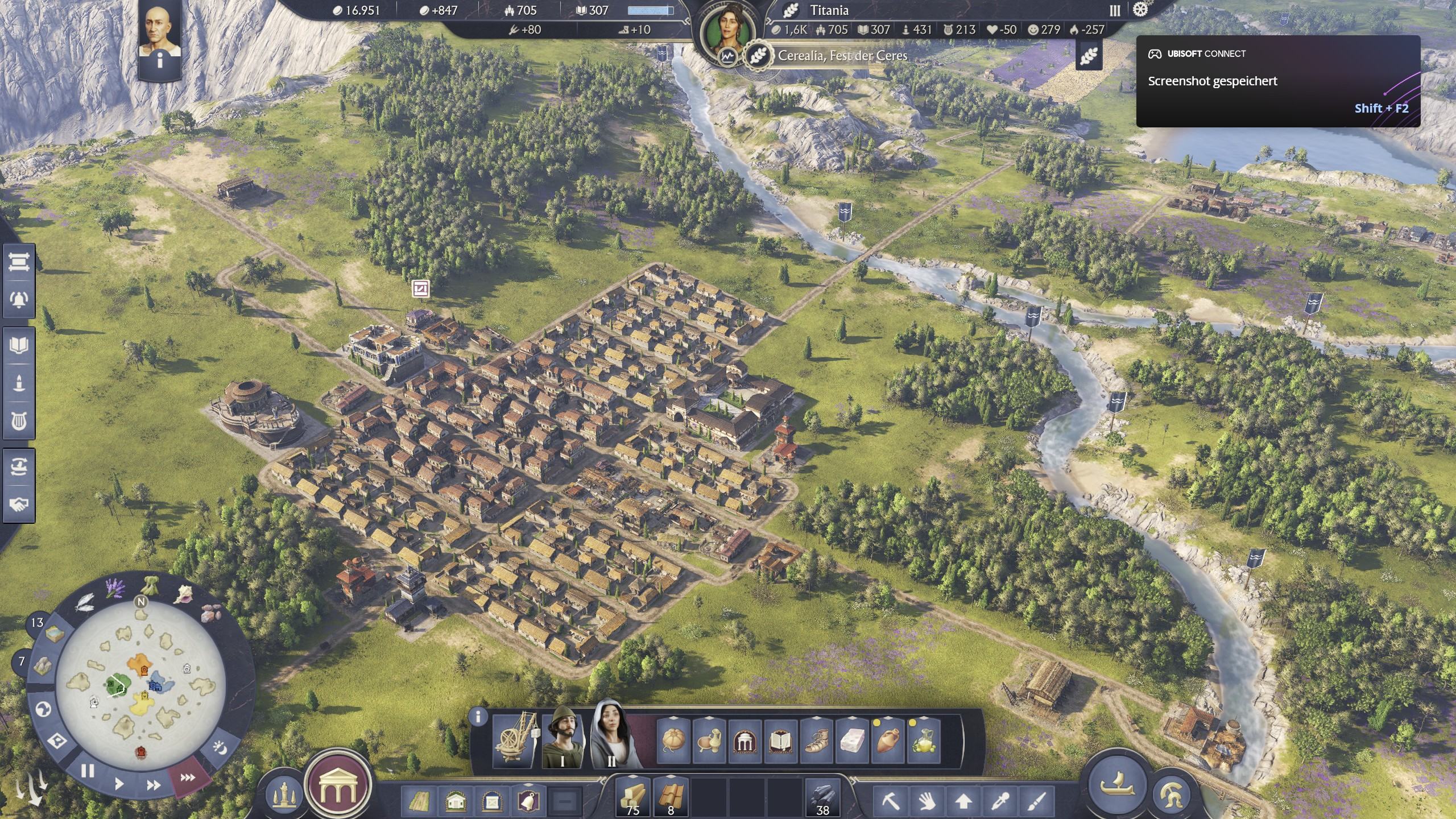This screenshot has width=1456, height=819.
Task: Toggle the day-night cycle button
Action: click(220, 747)
